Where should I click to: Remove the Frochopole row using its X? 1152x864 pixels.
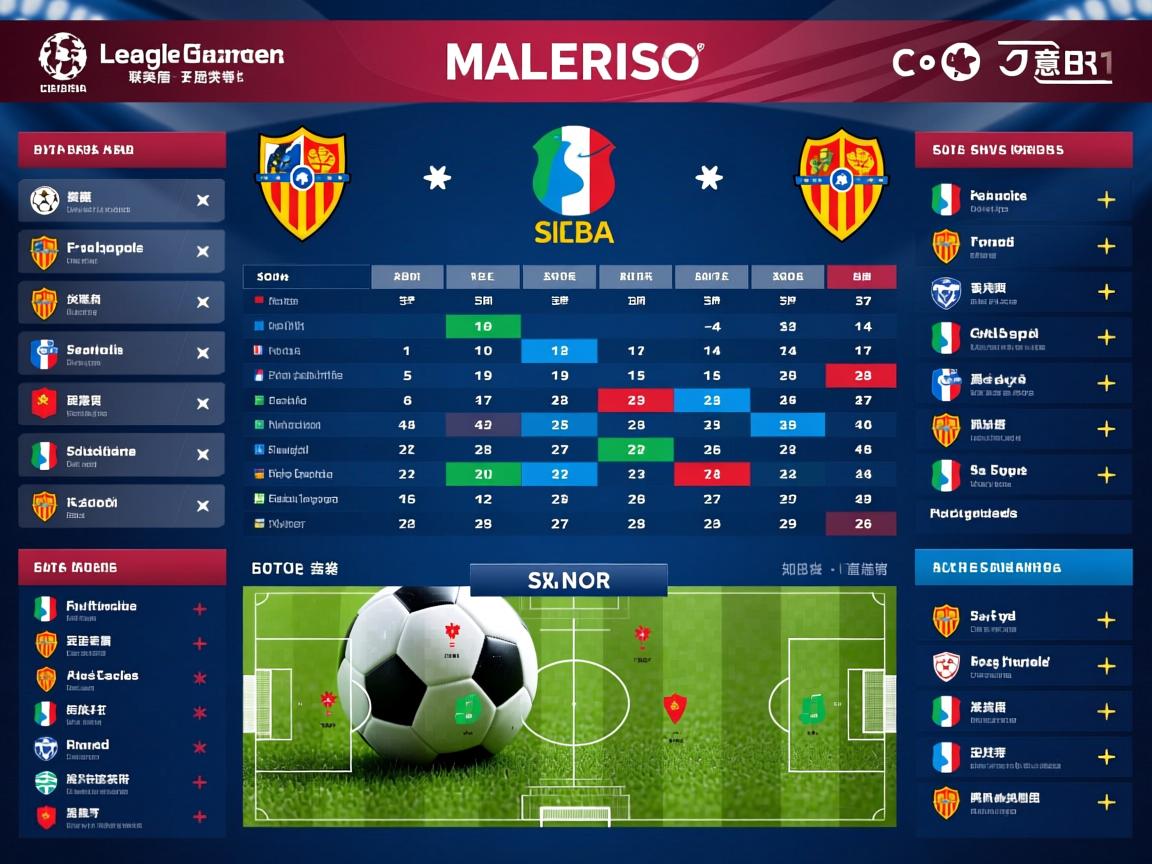click(x=203, y=252)
